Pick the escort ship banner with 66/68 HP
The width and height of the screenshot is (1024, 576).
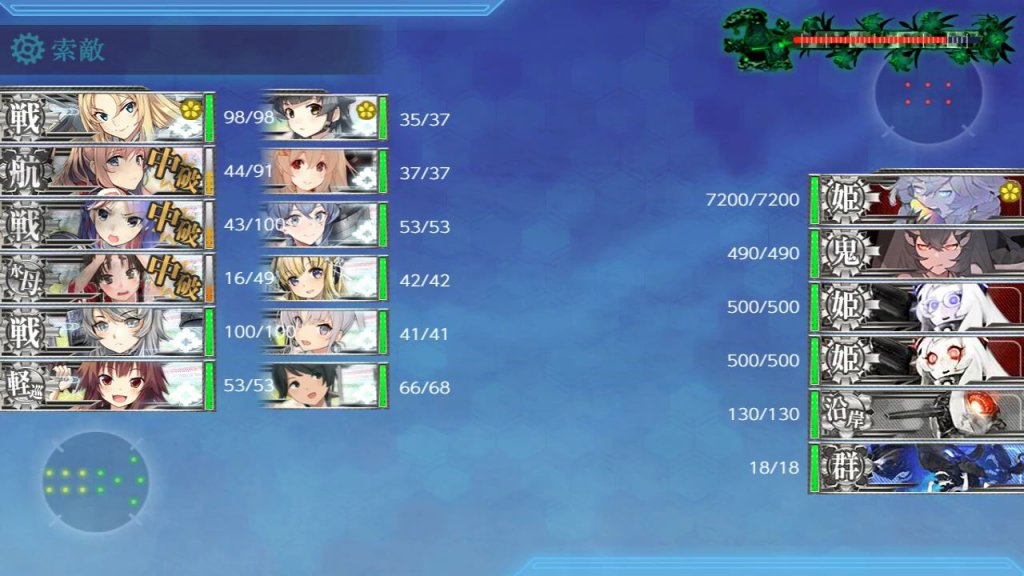324,386
